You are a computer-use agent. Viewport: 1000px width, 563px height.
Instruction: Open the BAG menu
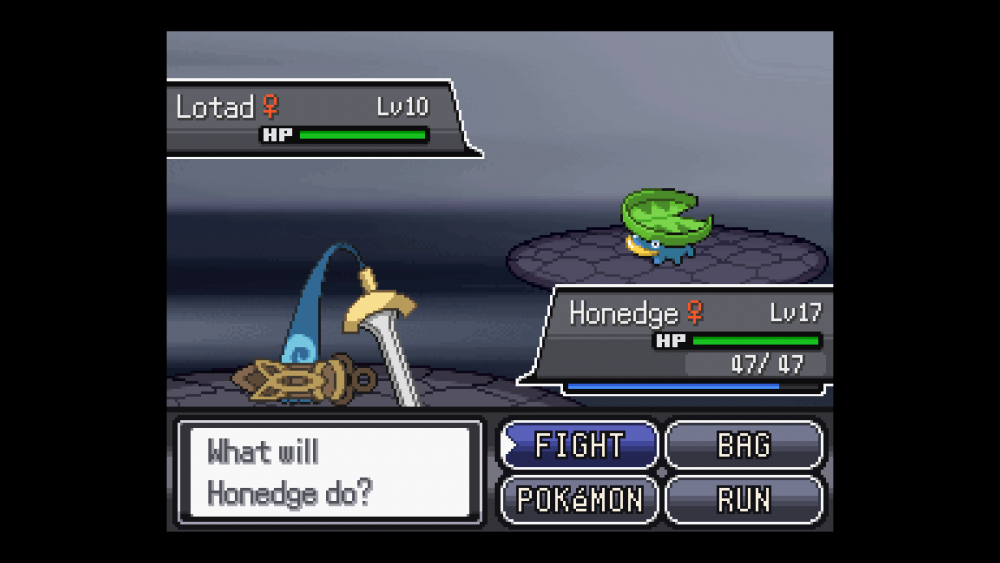[744, 445]
